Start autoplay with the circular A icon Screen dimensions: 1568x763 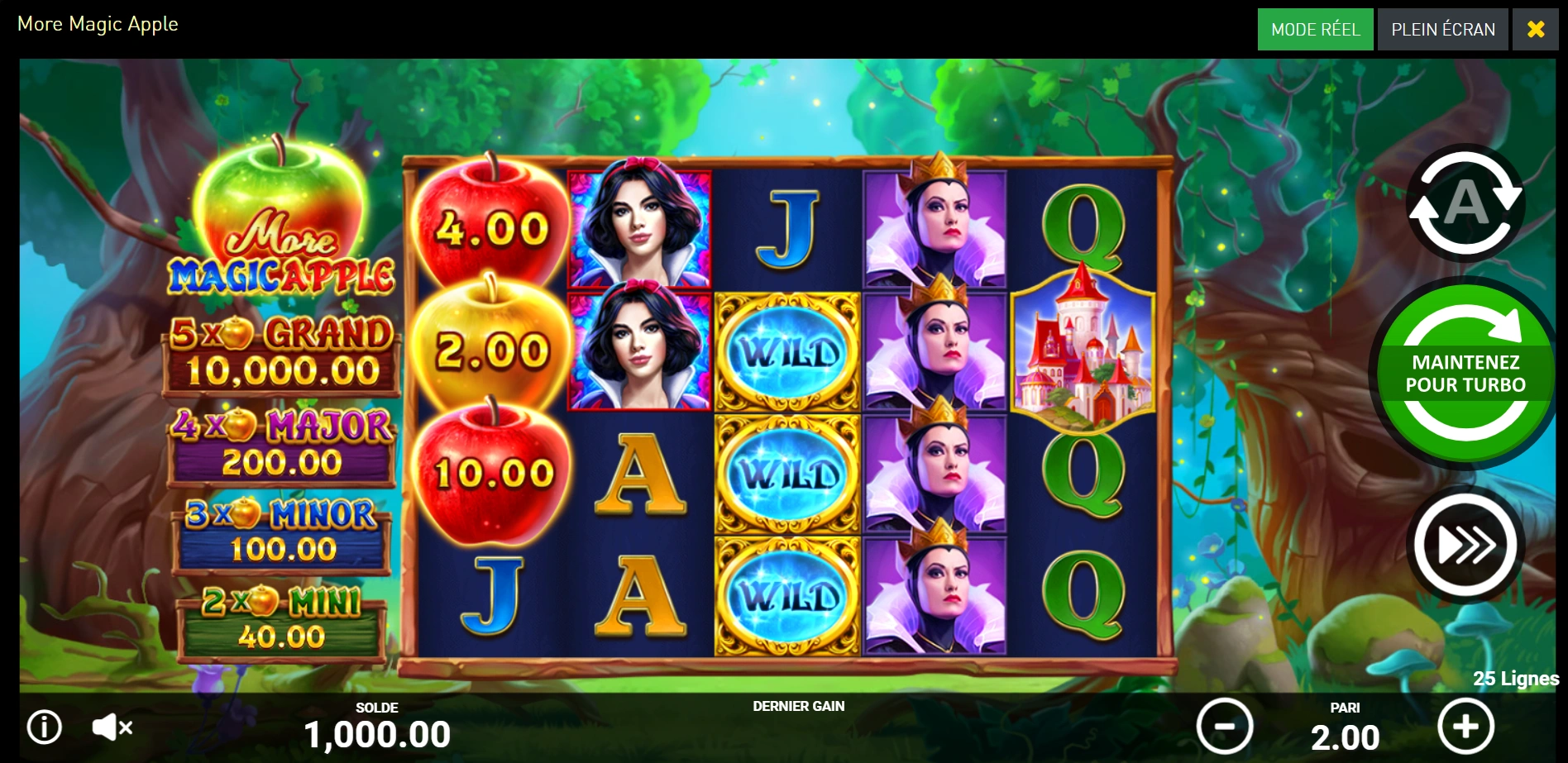tap(1465, 203)
